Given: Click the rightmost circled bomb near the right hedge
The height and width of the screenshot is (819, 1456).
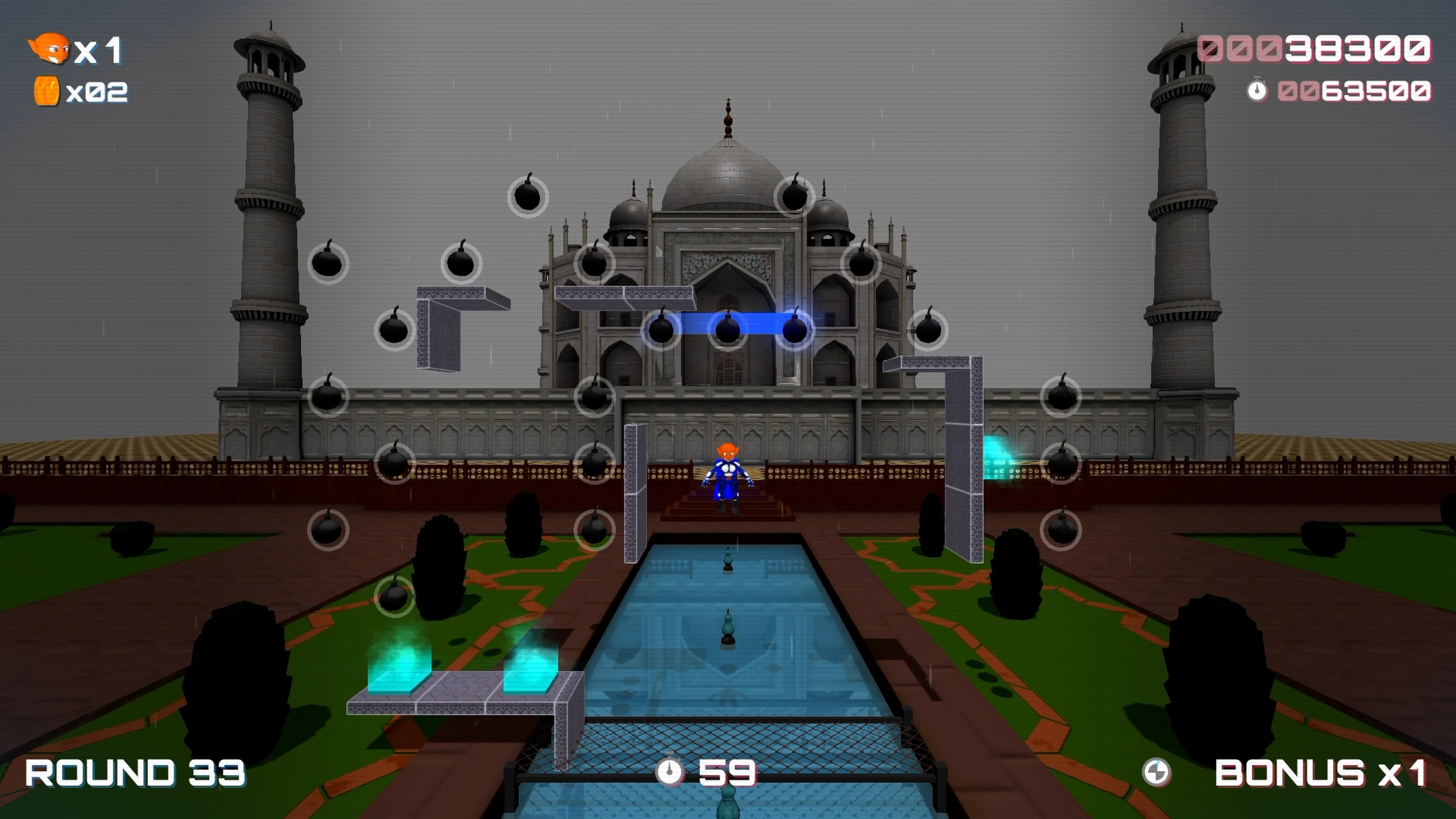Looking at the screenshot, I should tap(1062, 530).
